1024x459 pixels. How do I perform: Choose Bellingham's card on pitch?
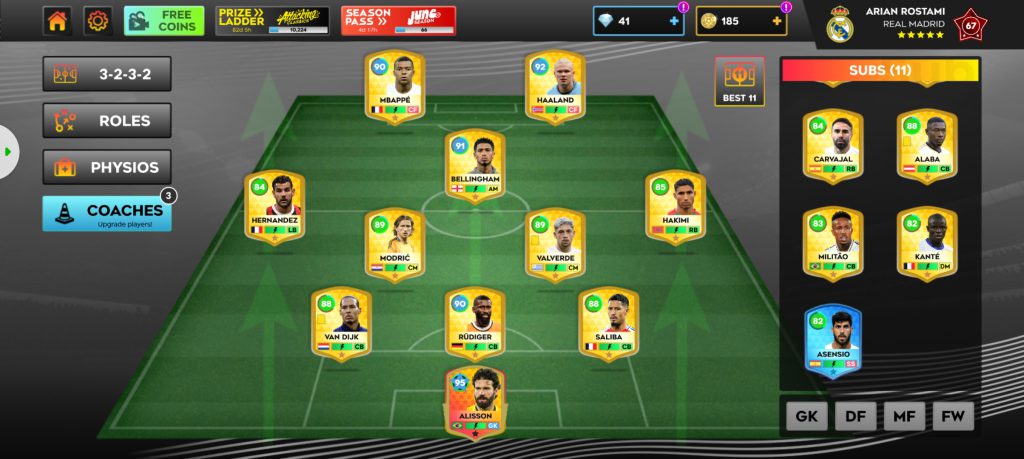click(x=475, y=167)
